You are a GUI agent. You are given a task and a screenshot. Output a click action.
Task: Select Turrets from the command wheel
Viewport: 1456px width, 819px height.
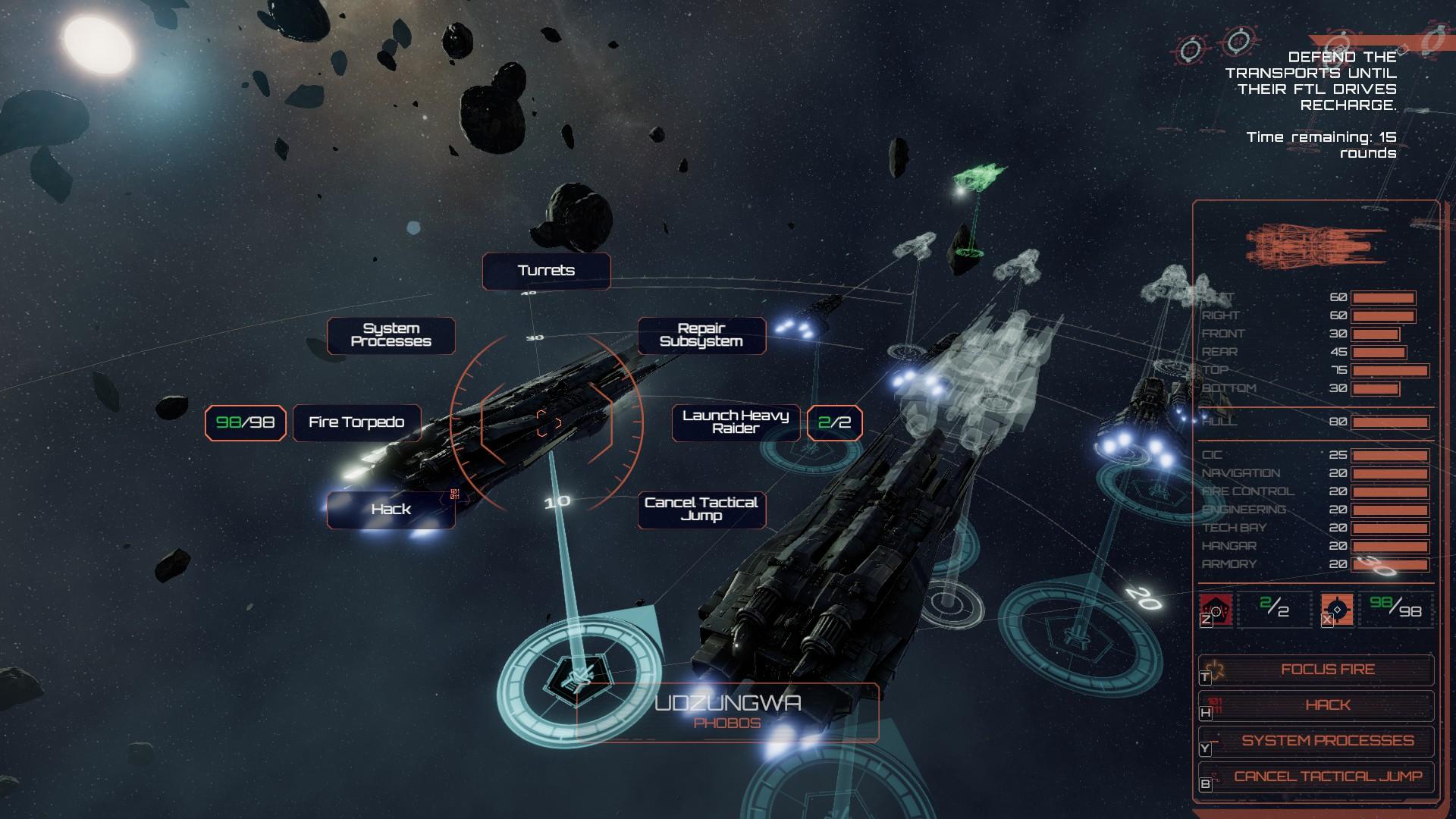point(545,270)
